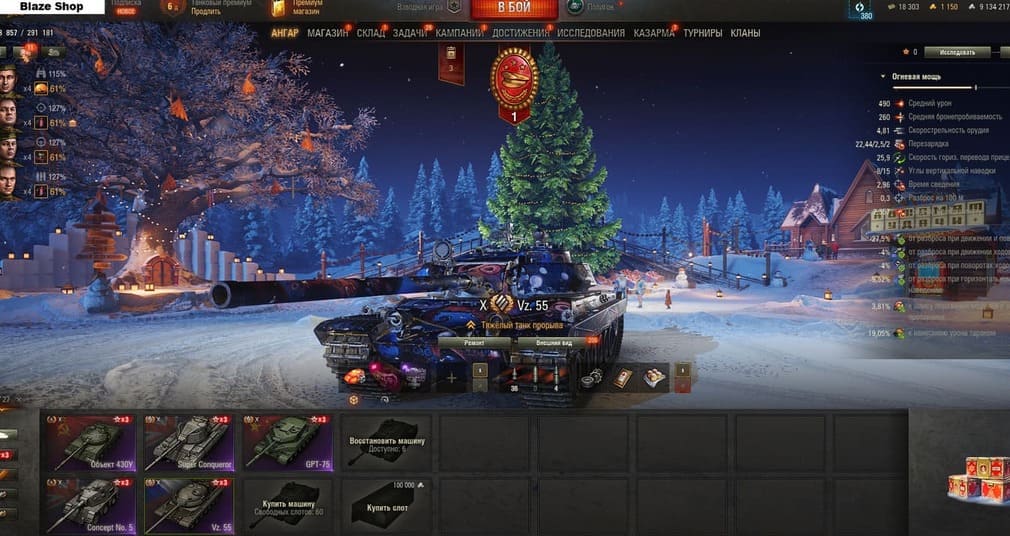Open the ТУРНИРЫ tab
Screen dimensions: 1010x536
pos(703,33)
